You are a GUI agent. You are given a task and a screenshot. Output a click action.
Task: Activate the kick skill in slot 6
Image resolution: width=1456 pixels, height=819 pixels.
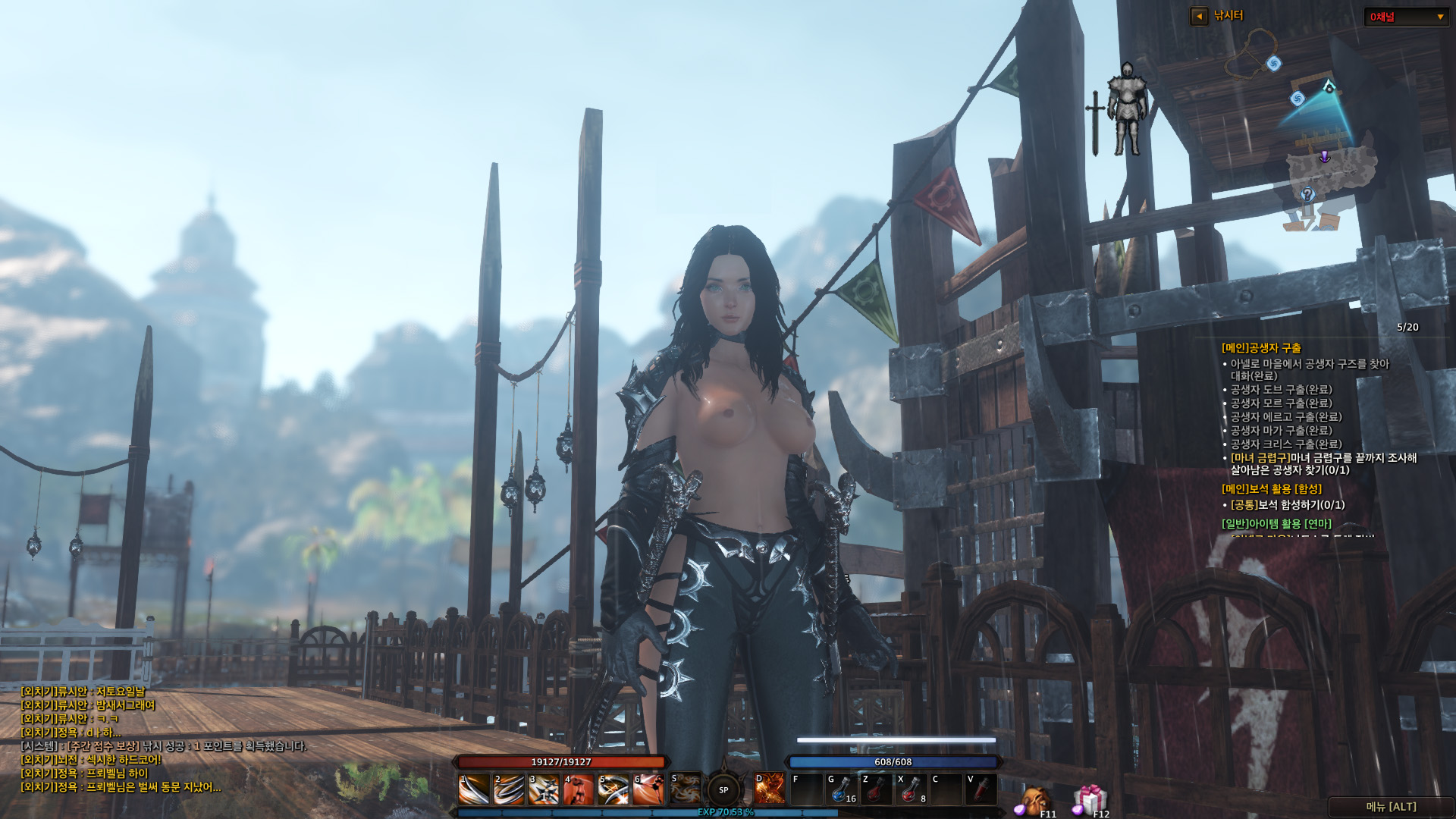pos(648,789)
